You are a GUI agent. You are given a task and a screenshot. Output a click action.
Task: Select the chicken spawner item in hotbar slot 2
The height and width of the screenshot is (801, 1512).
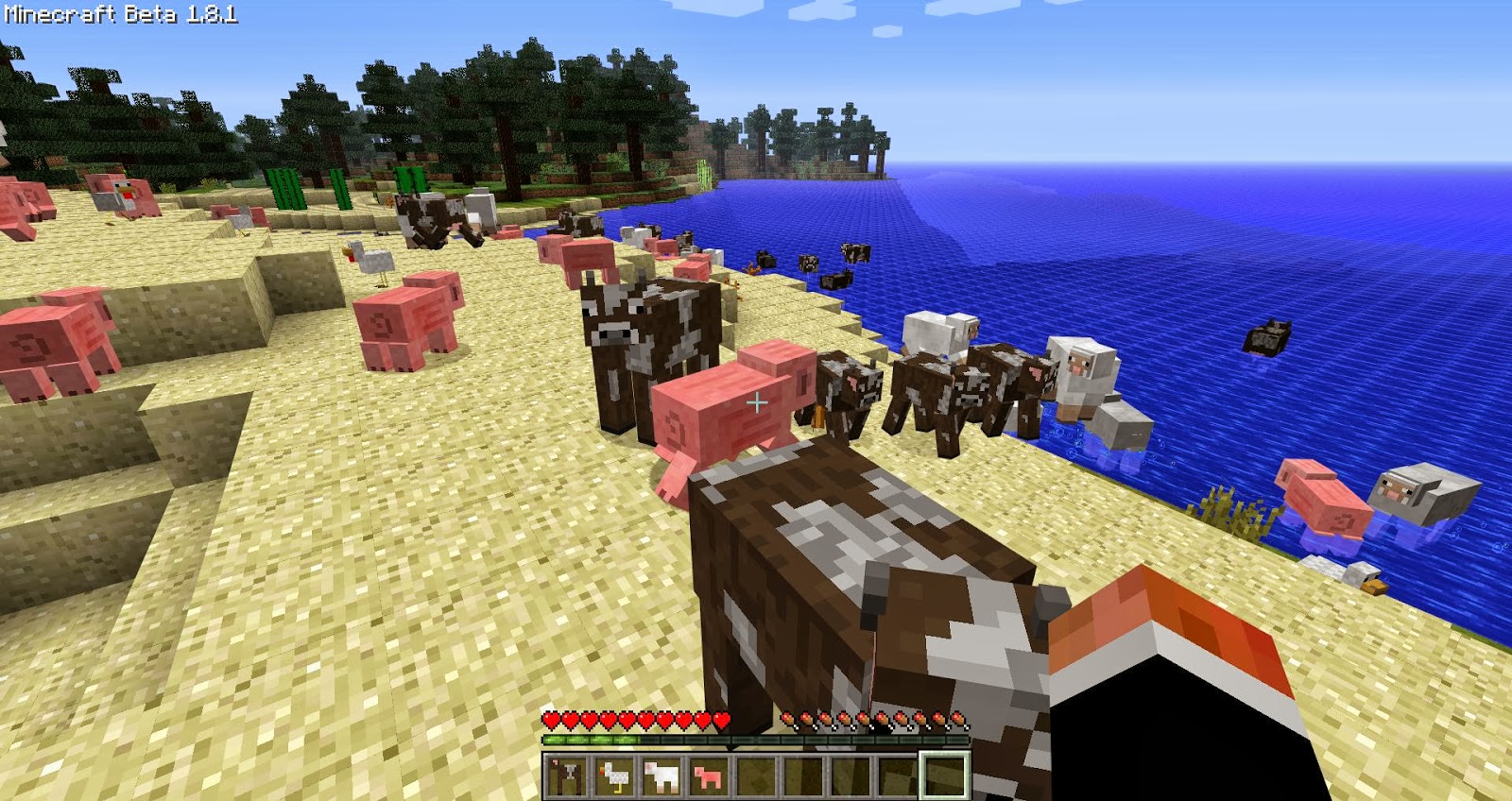[x=615, y=775]
